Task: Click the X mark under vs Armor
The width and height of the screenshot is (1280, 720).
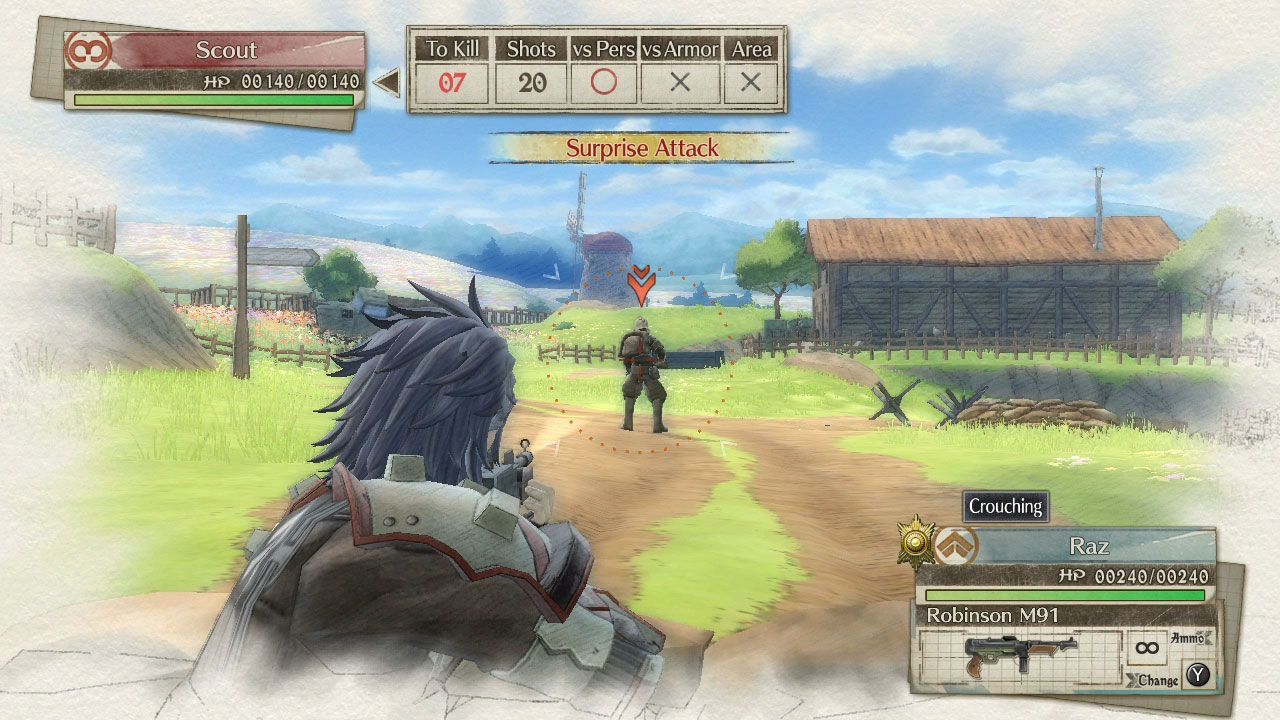Action: pyautogui.click(x=680, y=82)
